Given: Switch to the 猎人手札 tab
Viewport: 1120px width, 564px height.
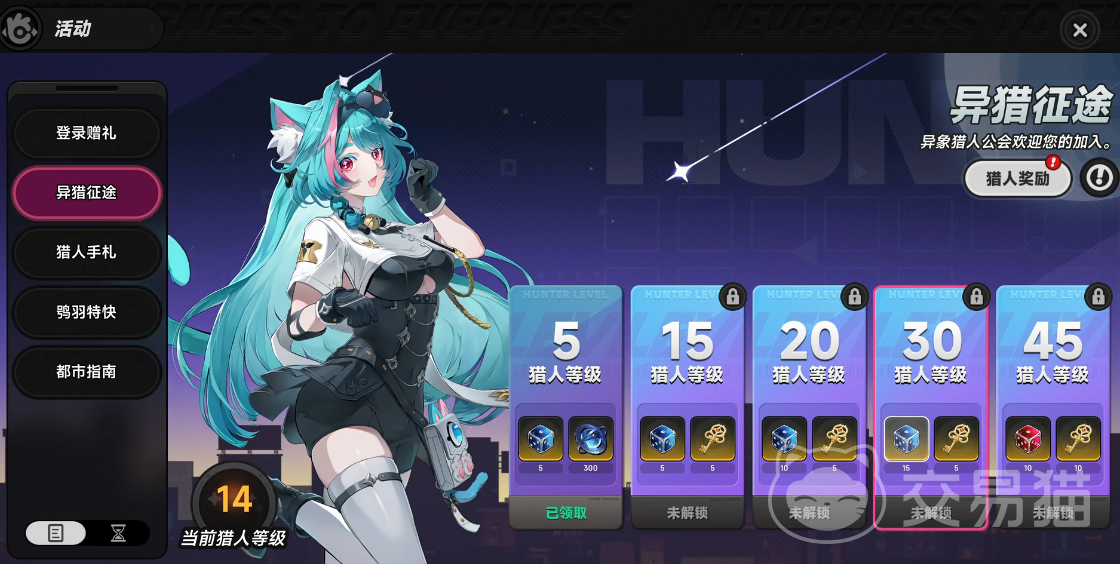Looking at the screenshot, I should pyautogui.click(x=86, y=252).
